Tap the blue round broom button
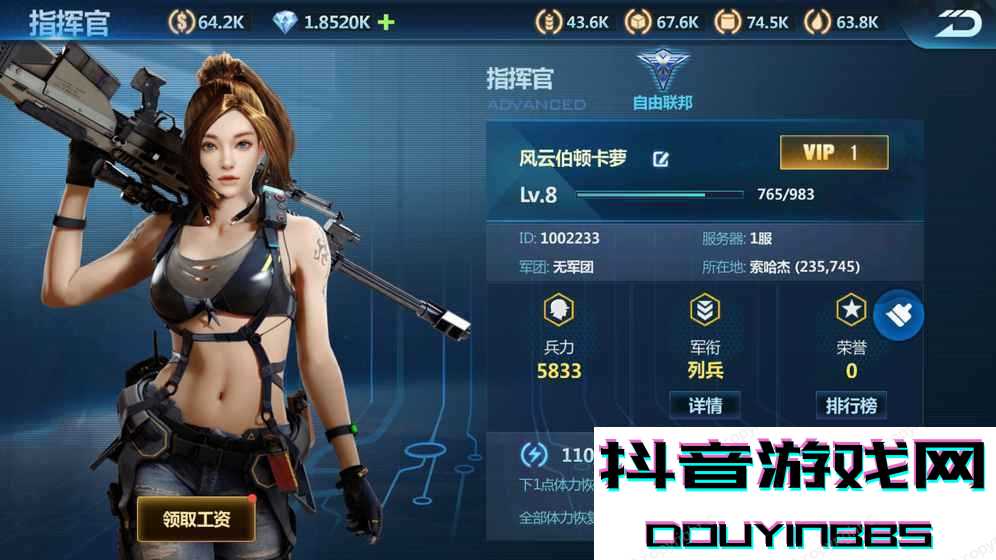 coord(898,315)
